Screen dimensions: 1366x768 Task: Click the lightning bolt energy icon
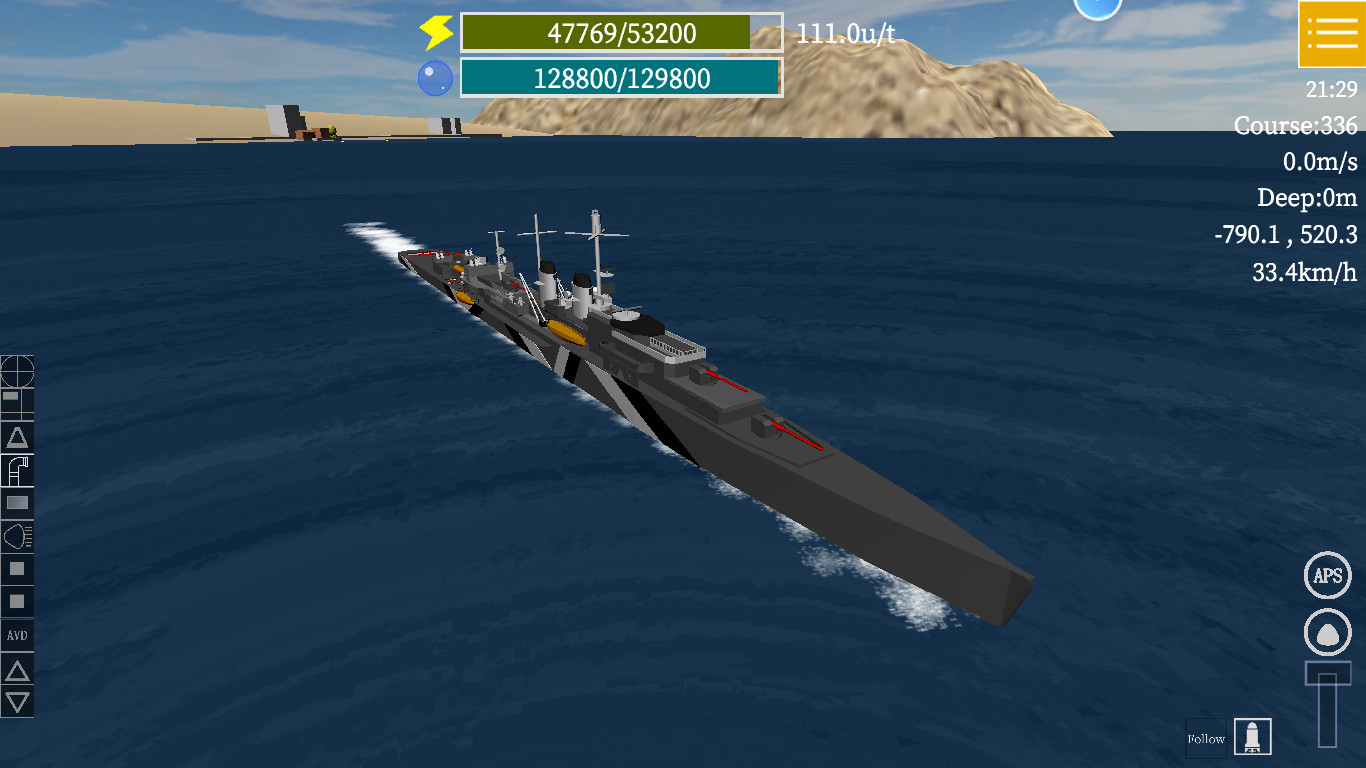[434, 32]
